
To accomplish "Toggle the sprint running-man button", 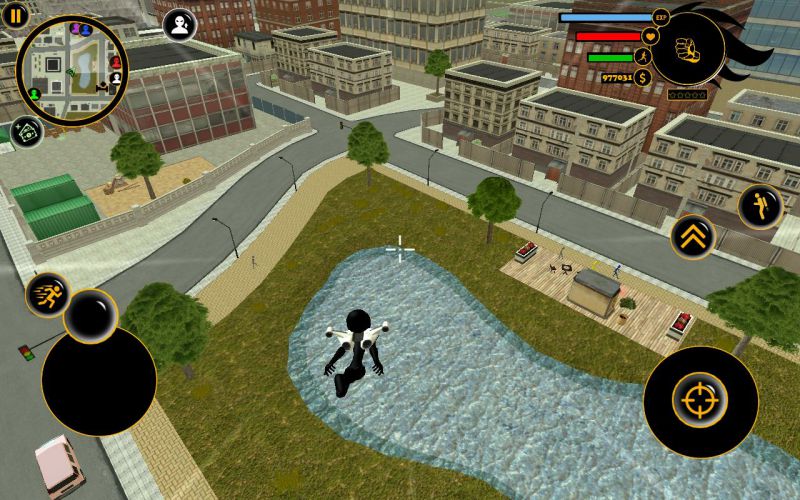I will (x=47, y=295).
